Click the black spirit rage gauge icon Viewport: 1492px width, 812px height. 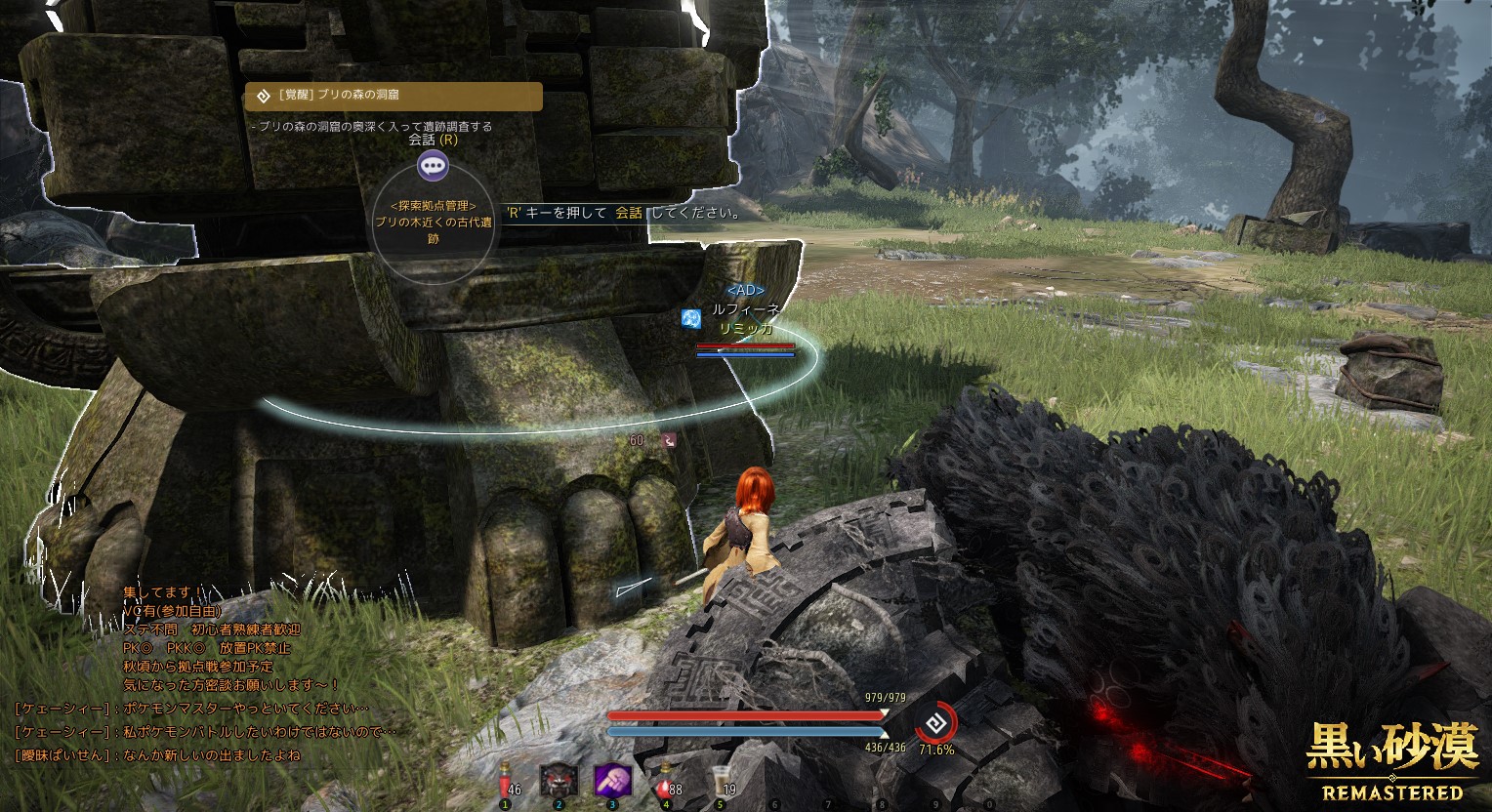(934, 725)
